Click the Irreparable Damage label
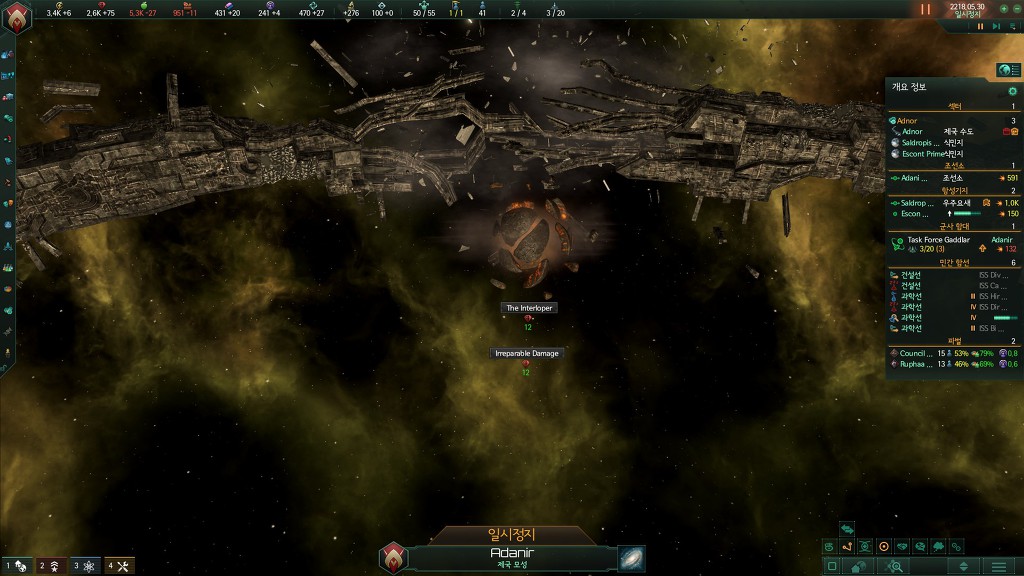Screen dimensions: 1024x576 coord(525,353)
